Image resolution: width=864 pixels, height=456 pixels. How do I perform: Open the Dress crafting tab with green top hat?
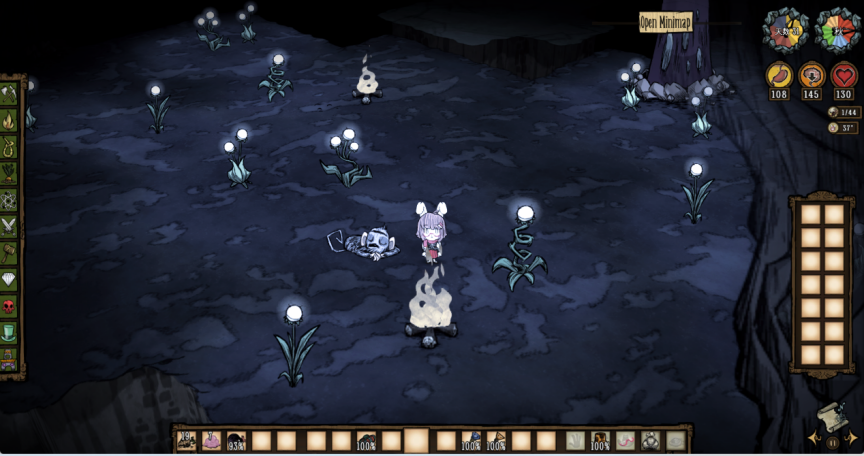click(x=9, y=331)
